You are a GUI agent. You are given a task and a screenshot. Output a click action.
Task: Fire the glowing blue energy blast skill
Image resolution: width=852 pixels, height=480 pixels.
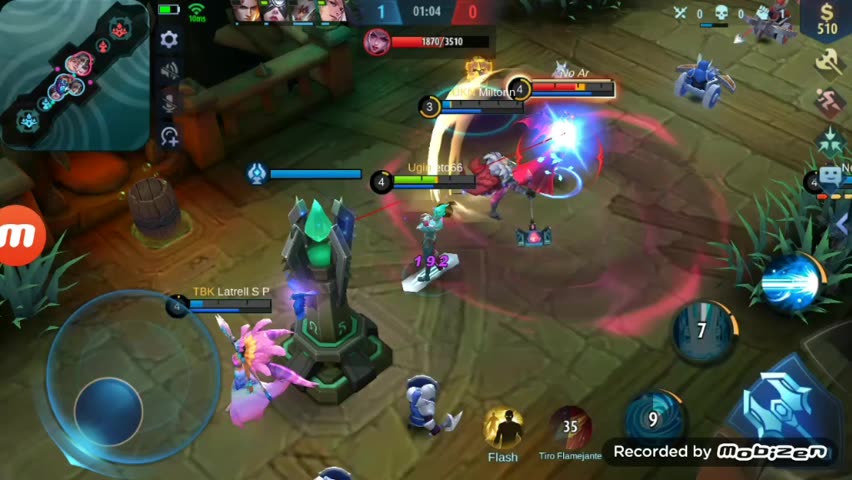792,282
